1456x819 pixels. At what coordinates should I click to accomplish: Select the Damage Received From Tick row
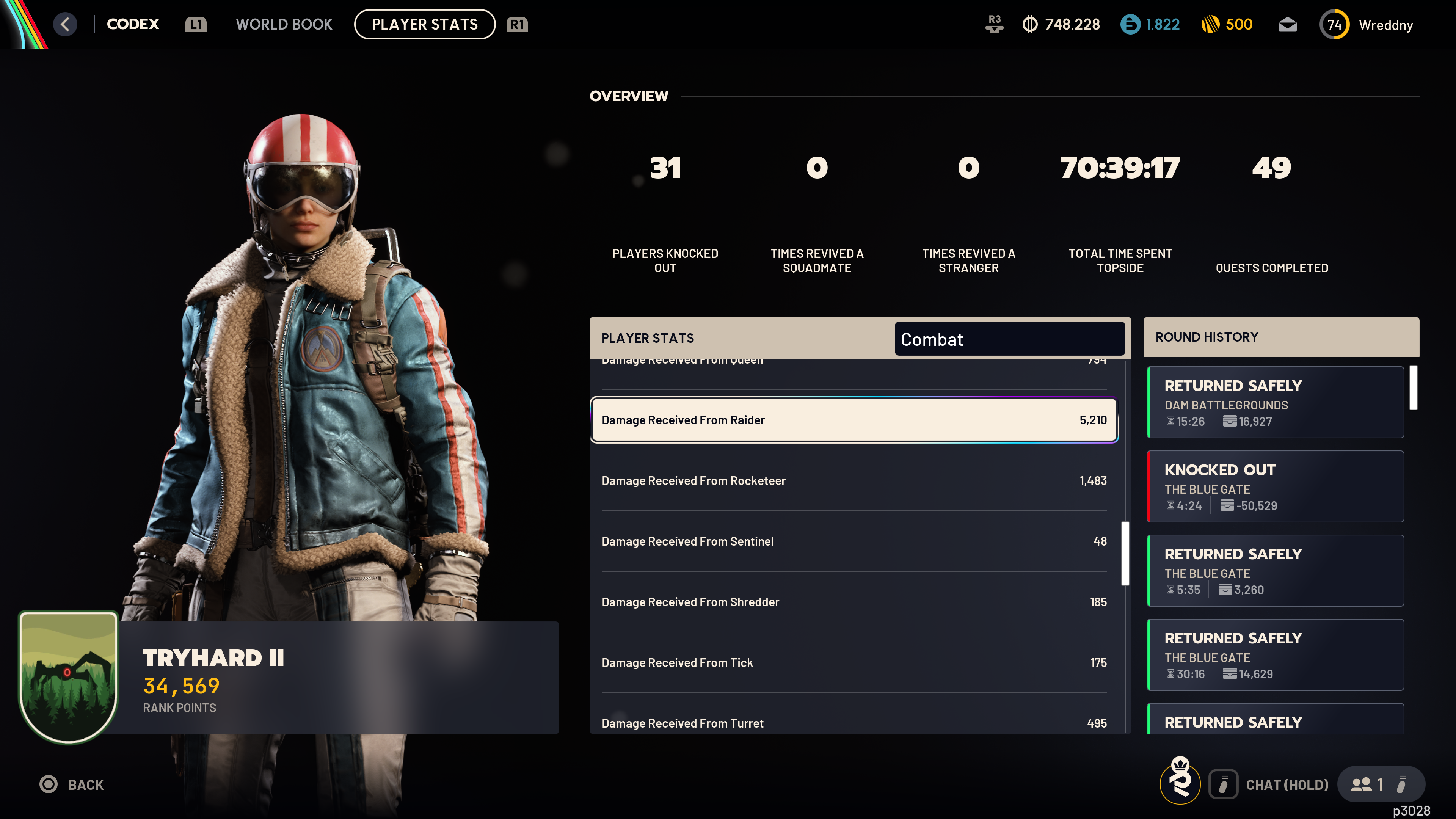[x=854, y=662]
